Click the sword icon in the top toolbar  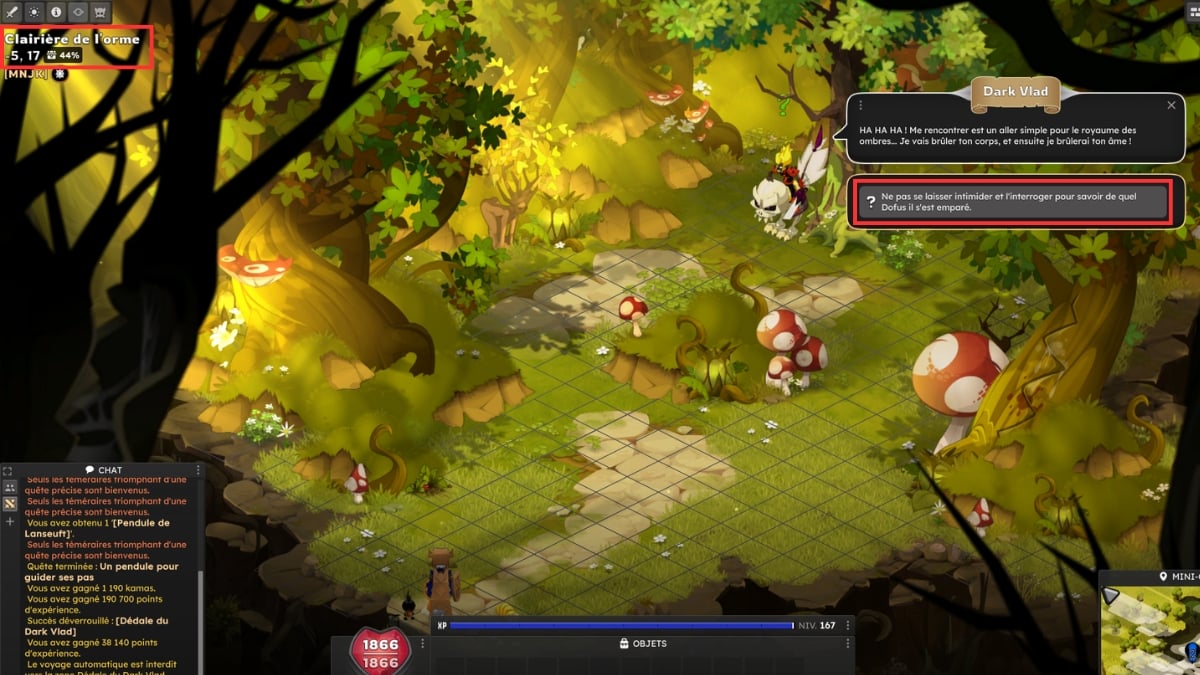click(x=12, y=12)
